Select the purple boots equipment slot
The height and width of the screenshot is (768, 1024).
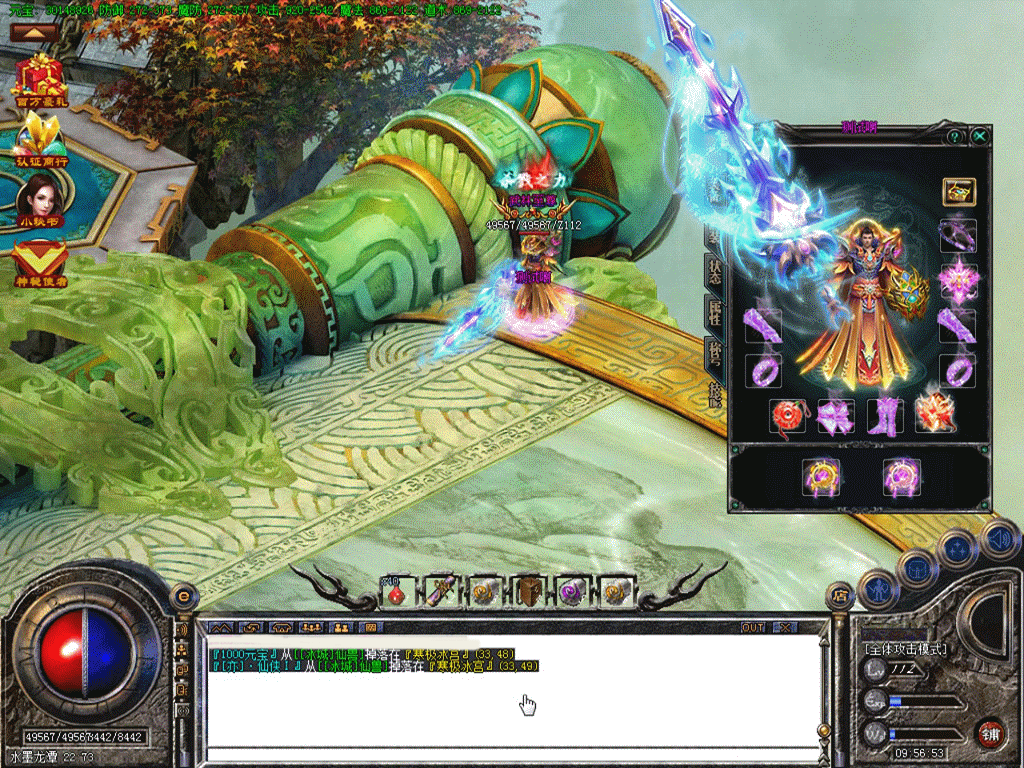tap(885, 415)
